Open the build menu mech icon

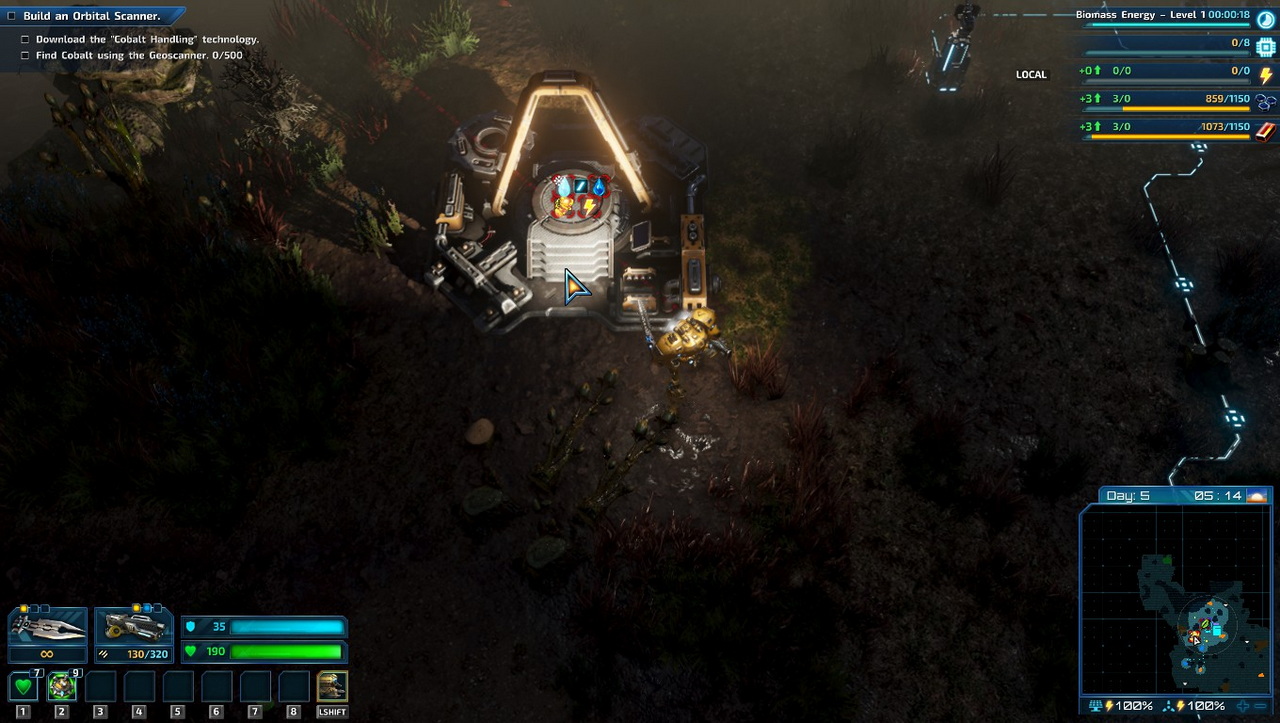(x=332, y=687)
